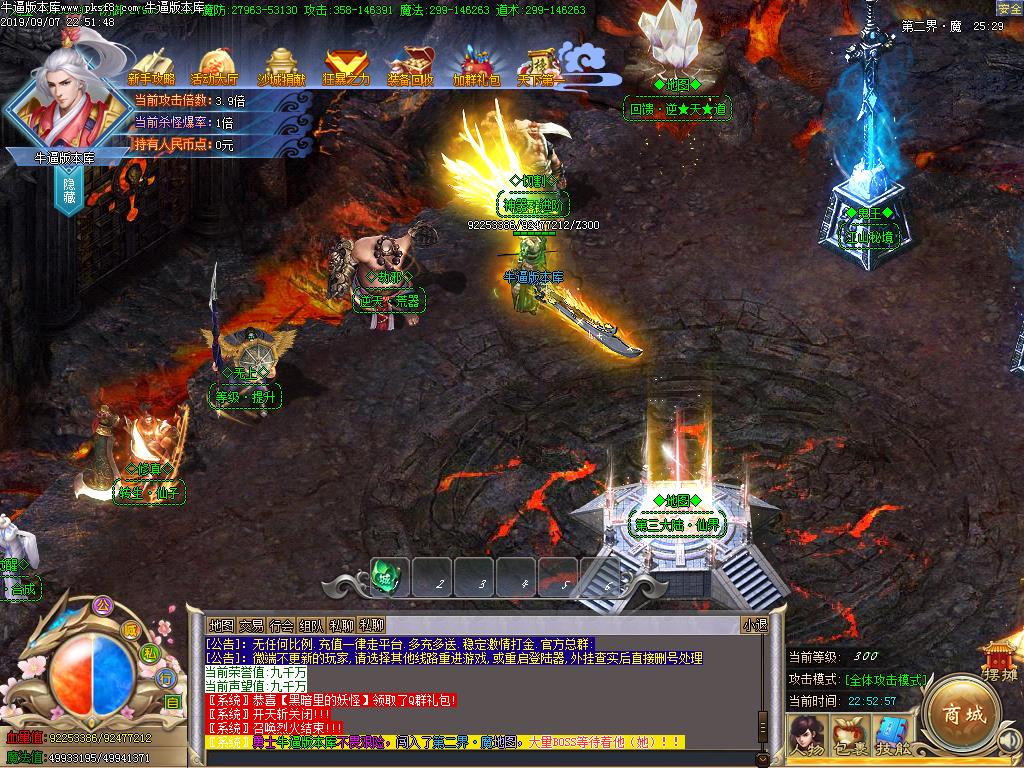Image resolution: width=1024 pixels, height=768 pixels.
Task: Open the 摆摊 stall icon
Action: point(998,662)
